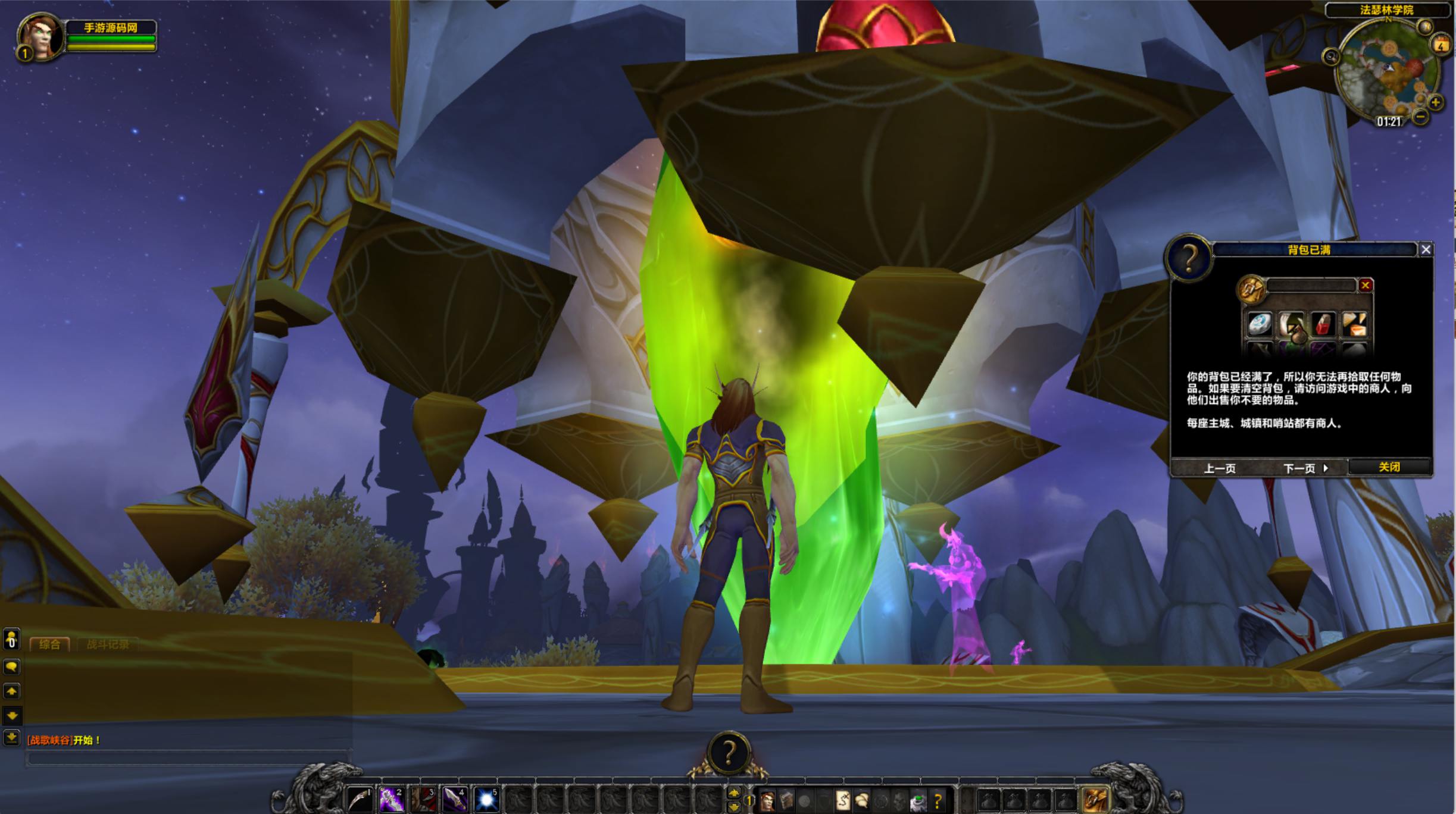The width and height of the screenshot is (1456, 814).
Task: Cast the white starburst ability in slot 5
Action: click(486, 800)
